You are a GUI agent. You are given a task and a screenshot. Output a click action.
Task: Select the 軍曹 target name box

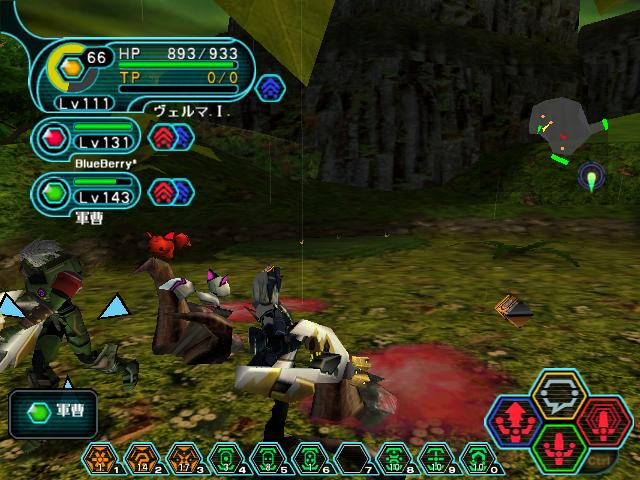(56, 411)
